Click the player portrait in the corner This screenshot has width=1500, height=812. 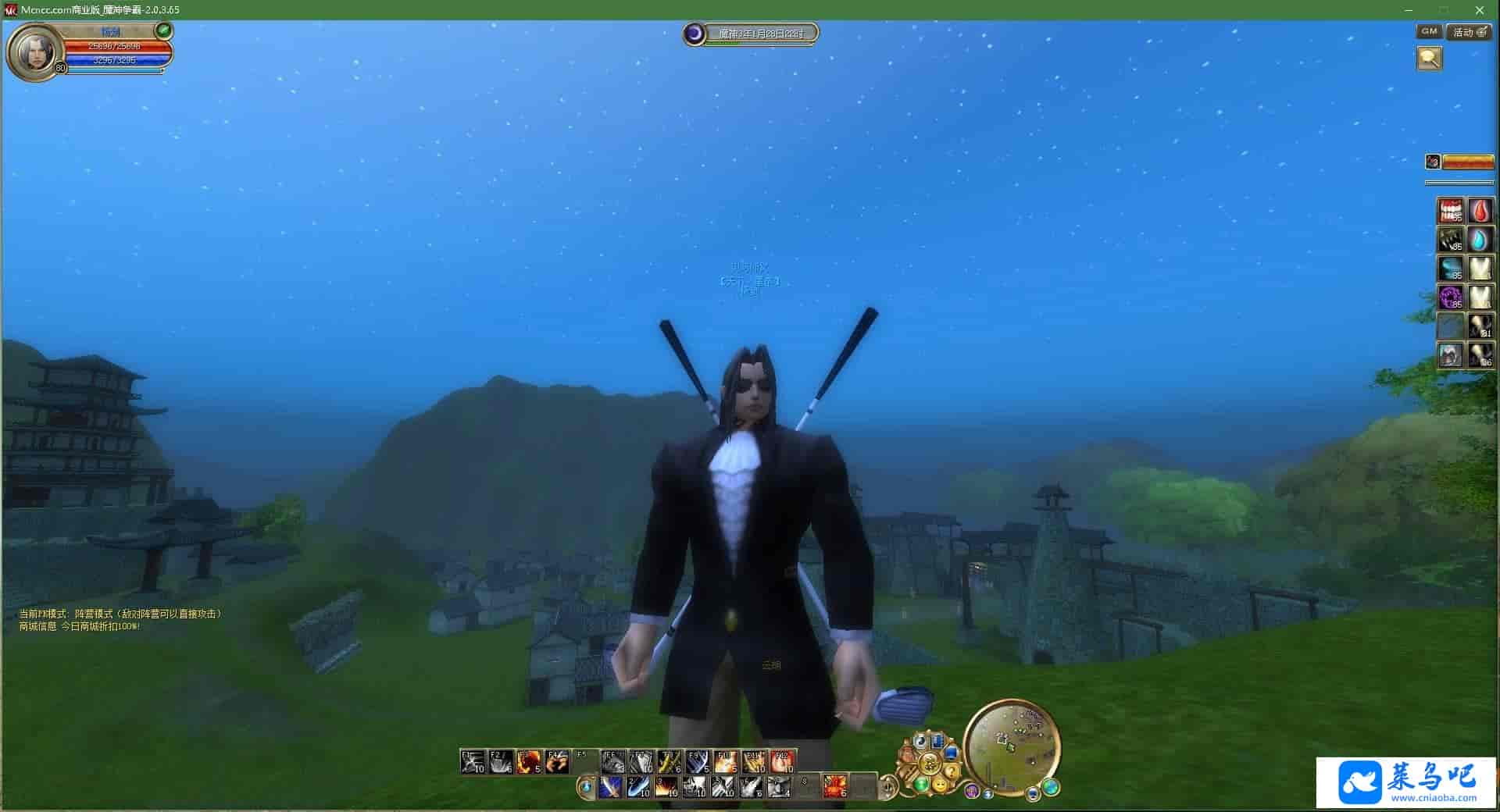point(35,51)
